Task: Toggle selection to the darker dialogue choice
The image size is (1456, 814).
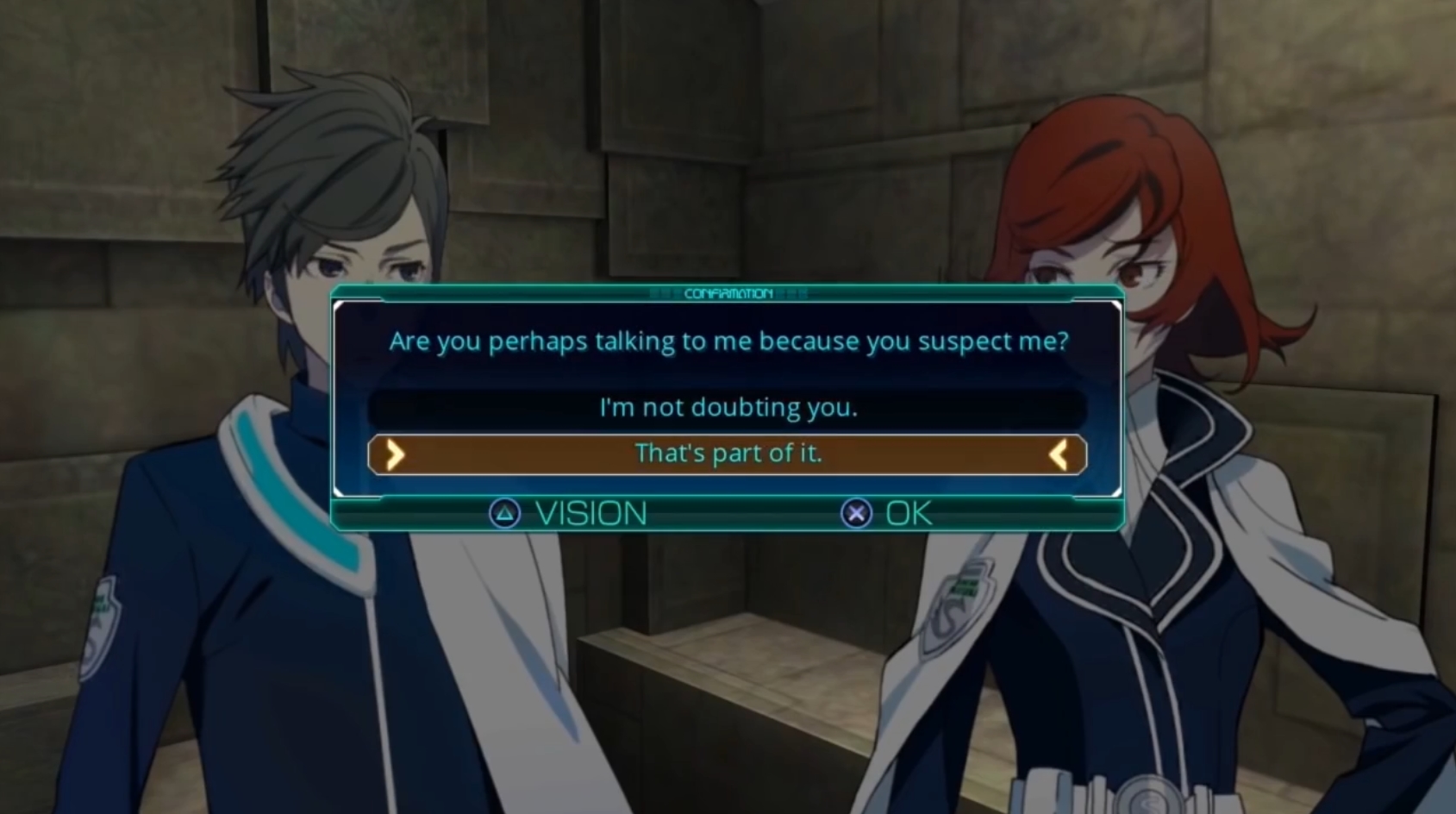Action: [728, 407]
